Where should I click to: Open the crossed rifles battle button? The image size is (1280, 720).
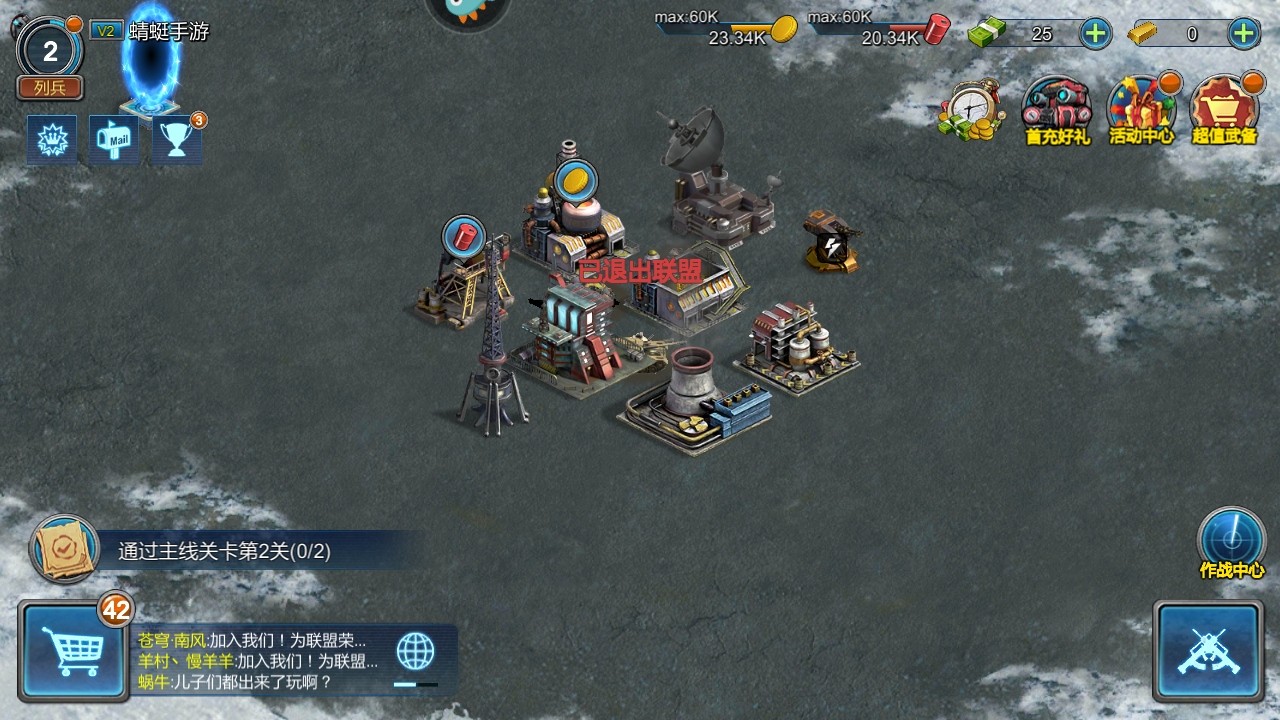pyautogui.click(x=1207, y=651)
